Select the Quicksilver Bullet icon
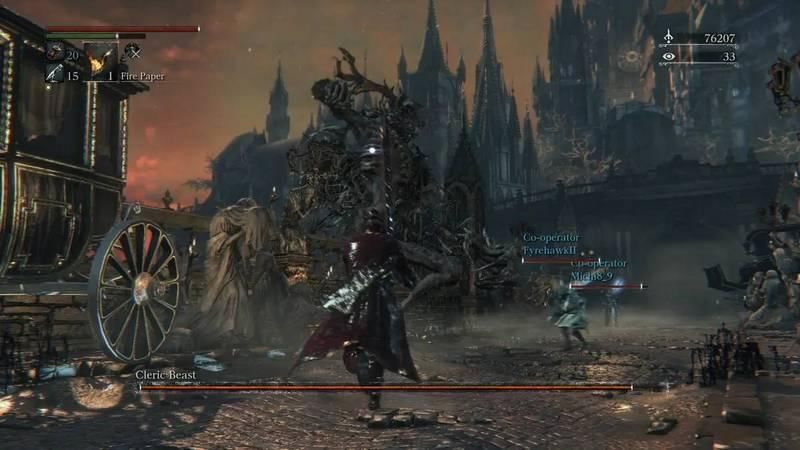 coord(53,75)
